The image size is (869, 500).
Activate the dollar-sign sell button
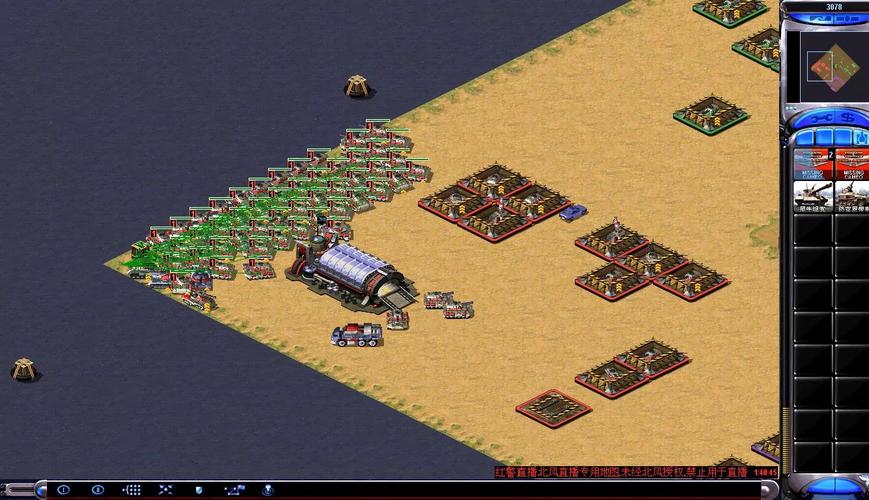point(846,118)
